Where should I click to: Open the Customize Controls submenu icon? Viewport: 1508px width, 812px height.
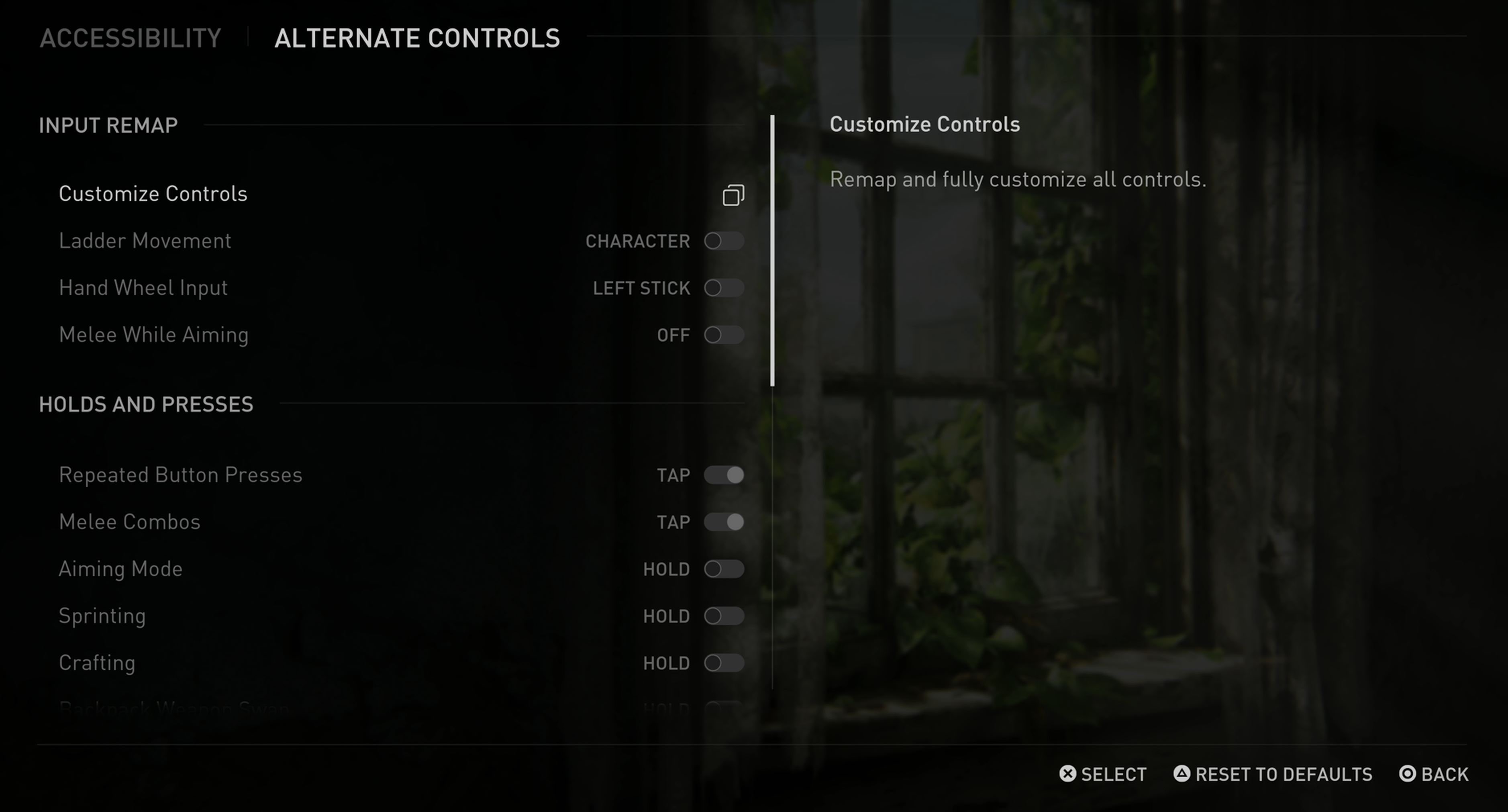(733, 195)
